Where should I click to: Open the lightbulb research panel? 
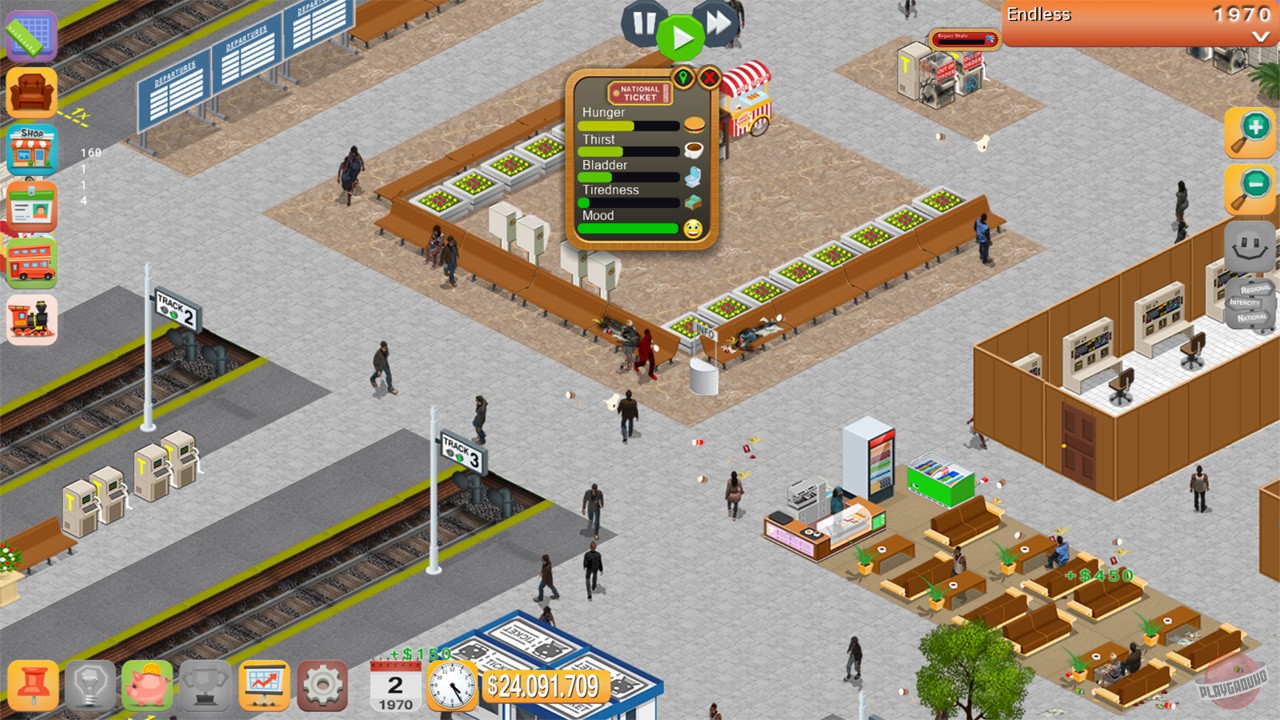tap(88, 687)
